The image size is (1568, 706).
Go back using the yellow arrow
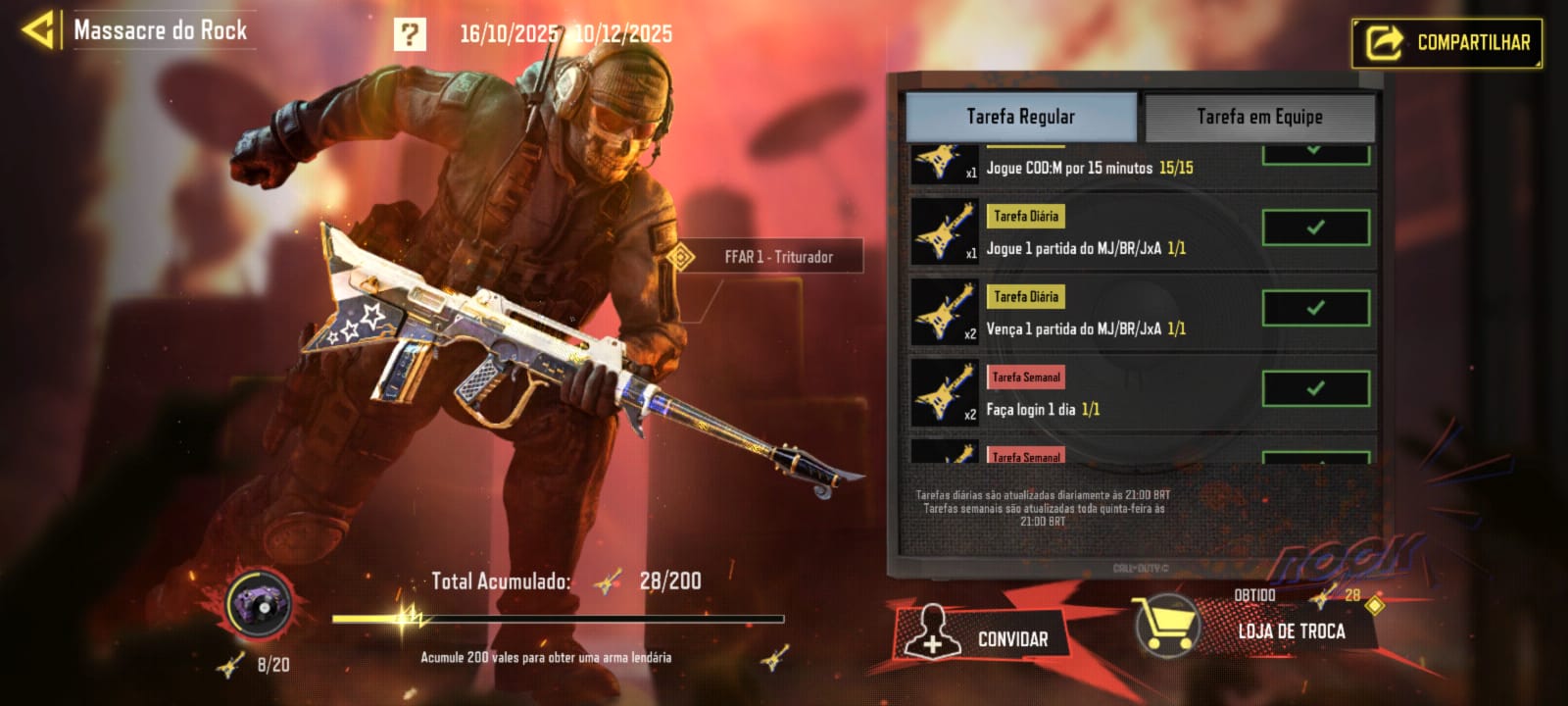tap(38, 30)
